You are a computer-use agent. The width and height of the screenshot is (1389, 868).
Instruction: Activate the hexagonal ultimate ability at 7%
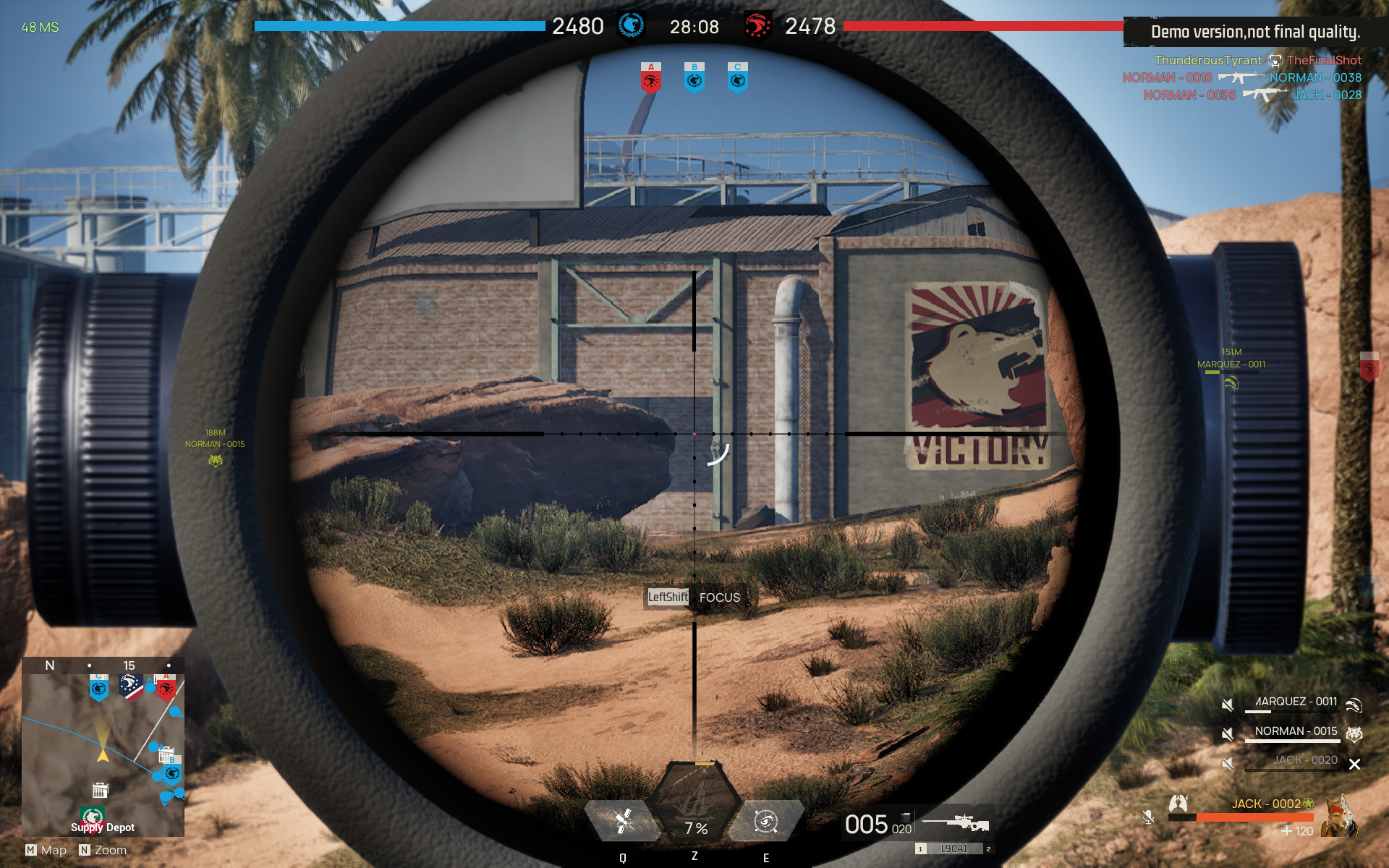coord(696,807)
